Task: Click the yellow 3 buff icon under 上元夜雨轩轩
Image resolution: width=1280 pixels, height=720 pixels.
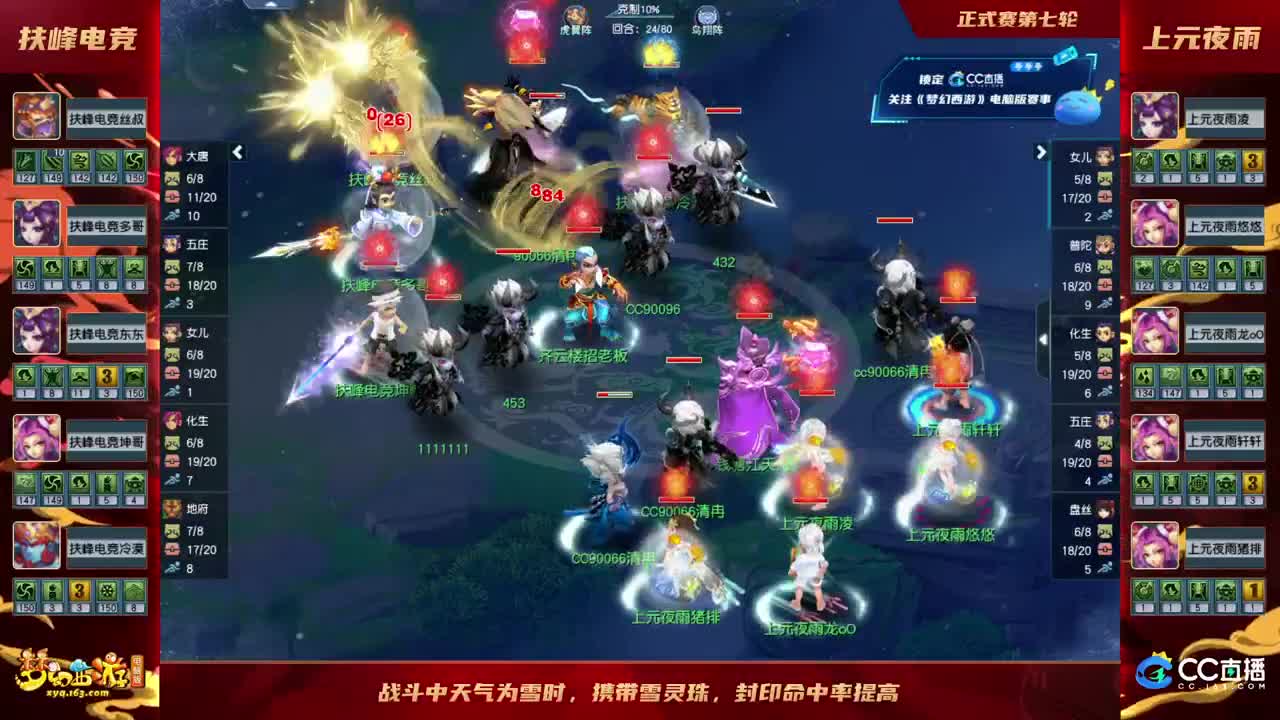Action: (1252, 484)
